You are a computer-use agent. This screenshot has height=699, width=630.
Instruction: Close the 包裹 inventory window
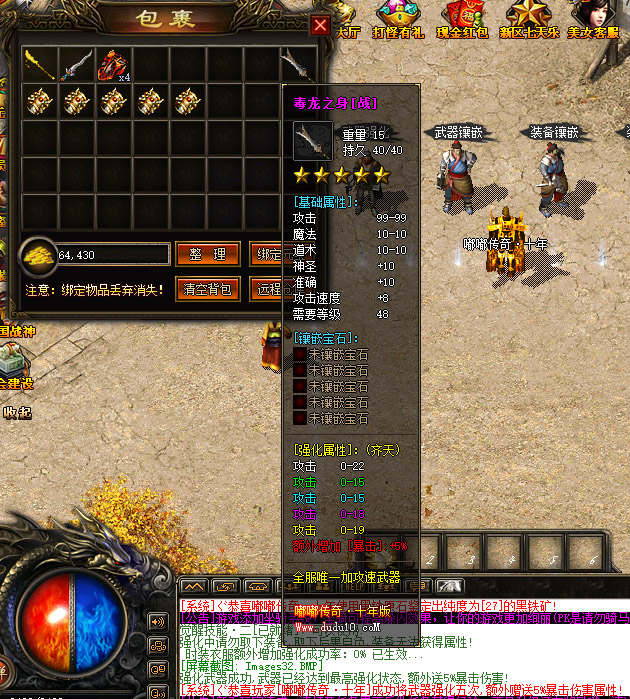point(320,25)
